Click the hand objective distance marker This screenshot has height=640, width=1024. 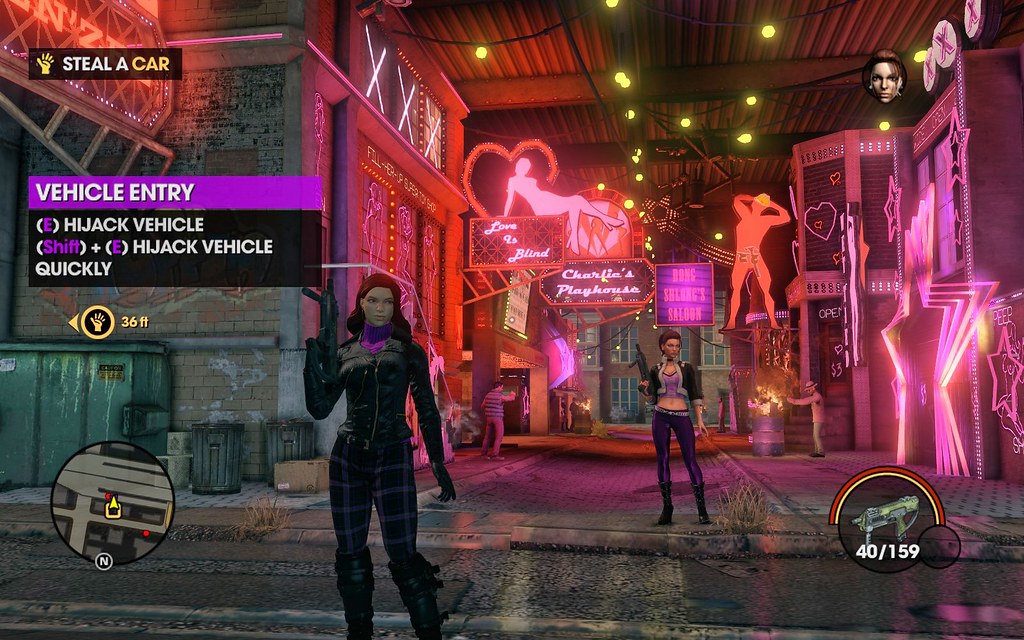pyautogui.click(x=97, y=322)
